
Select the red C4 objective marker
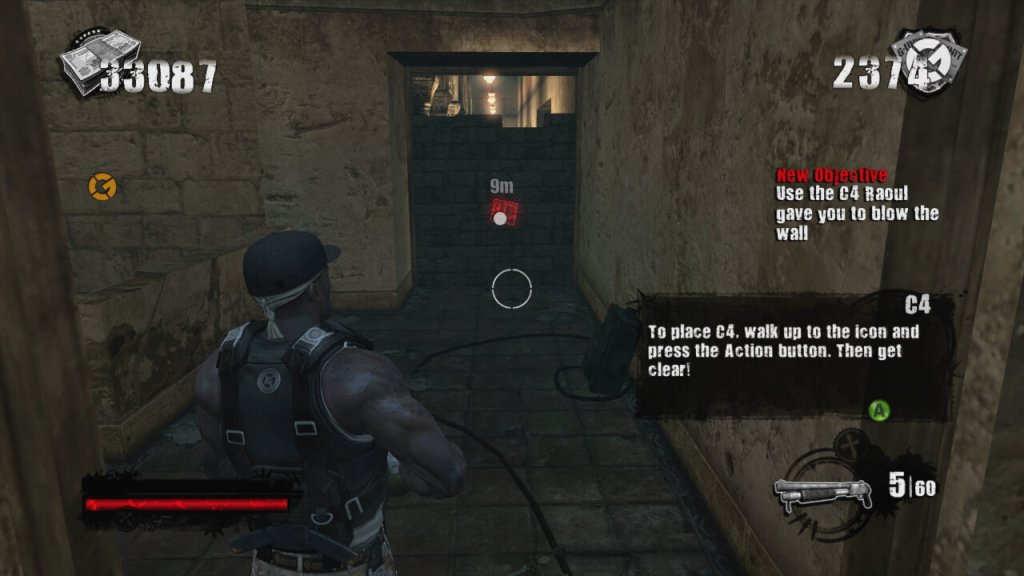coord(504,213)
